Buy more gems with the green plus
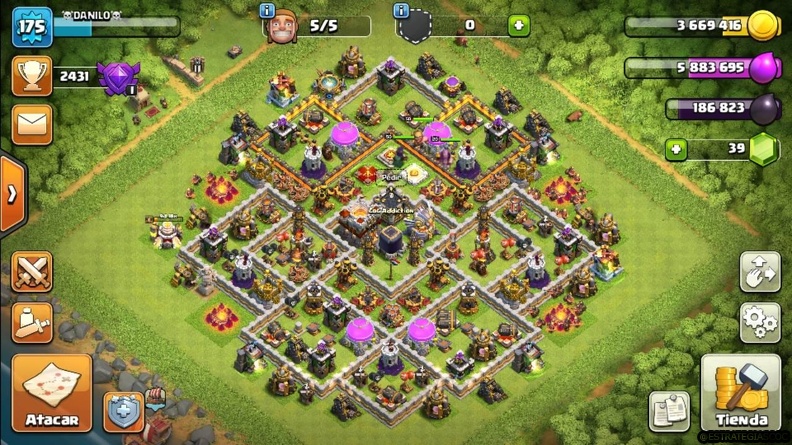The width and height of the screenshot is (792, 445). pos(677,150)
